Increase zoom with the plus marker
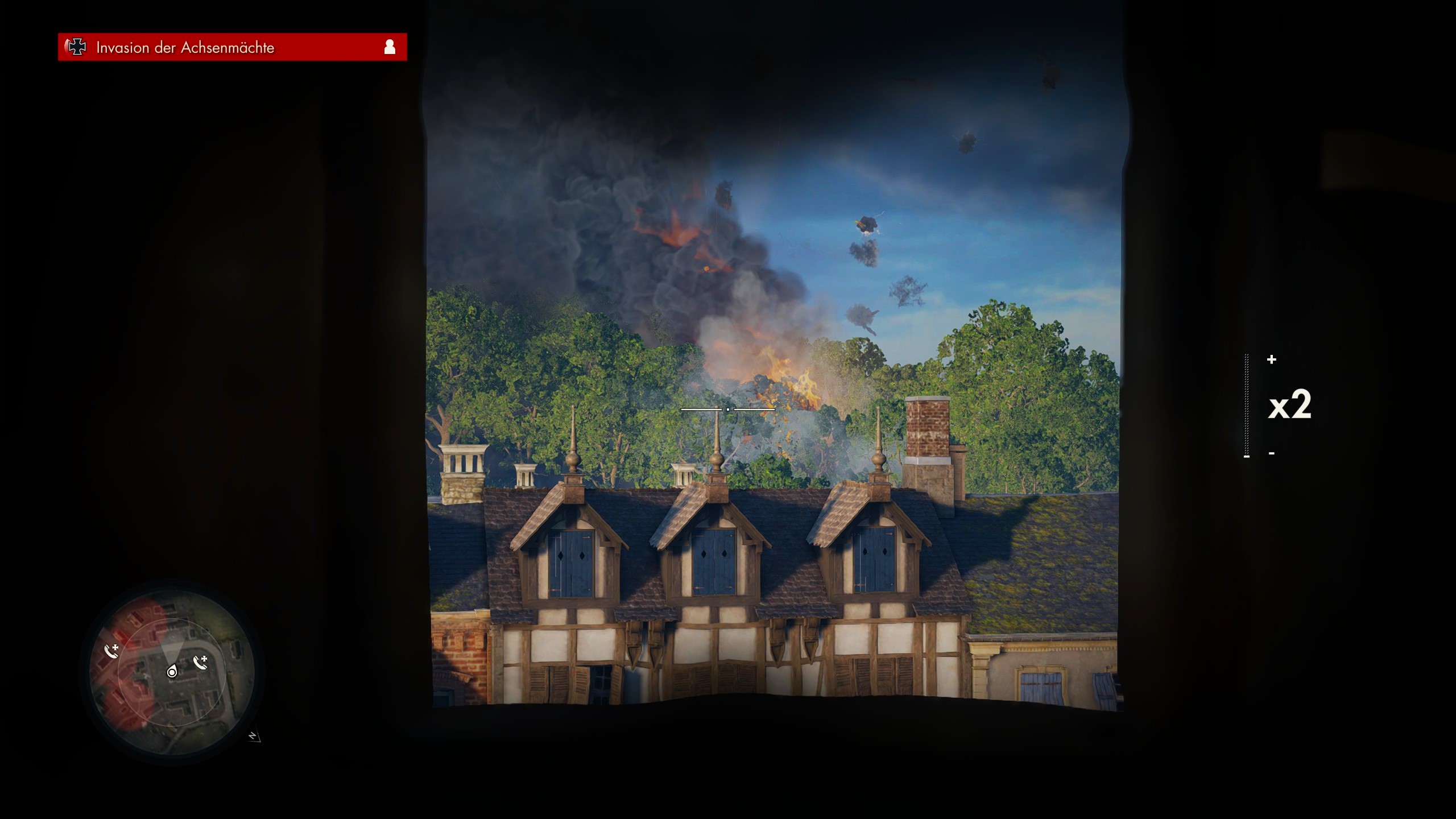The image size is (1456, 819). [x=1272, y=359]
